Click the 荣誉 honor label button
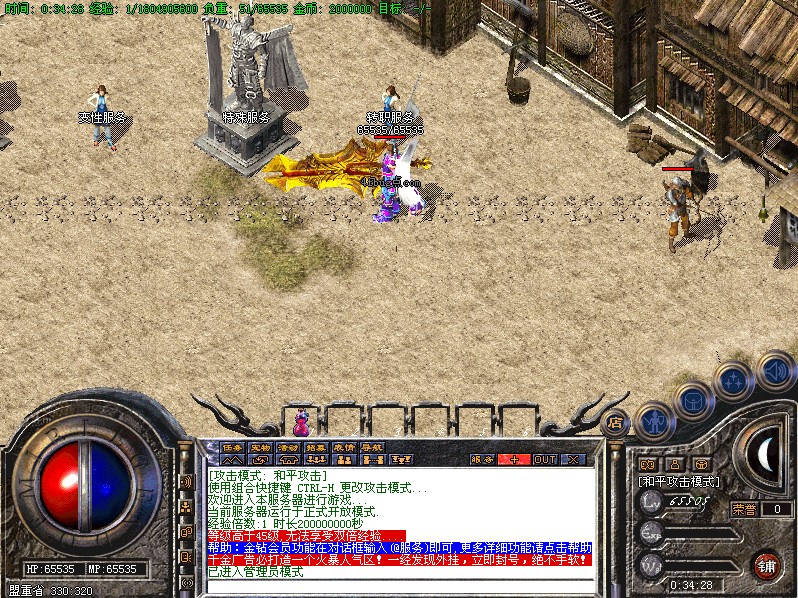 744,508
